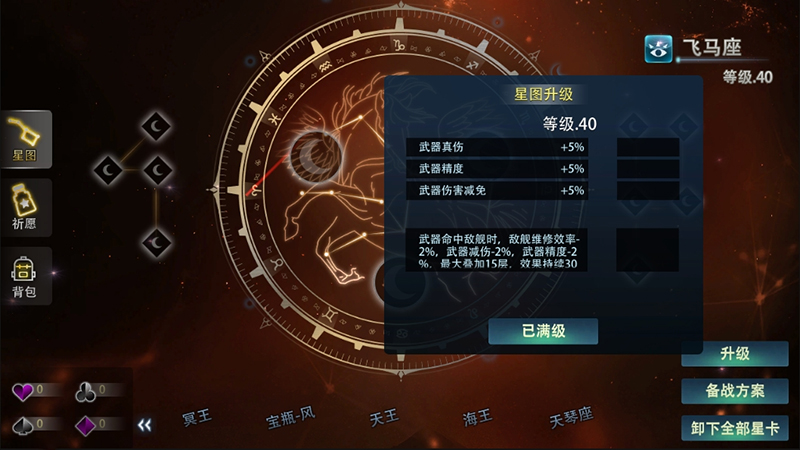800x450 pixels.
Task: Toggle the eye icon beside 飞马座
Action: 658,47
